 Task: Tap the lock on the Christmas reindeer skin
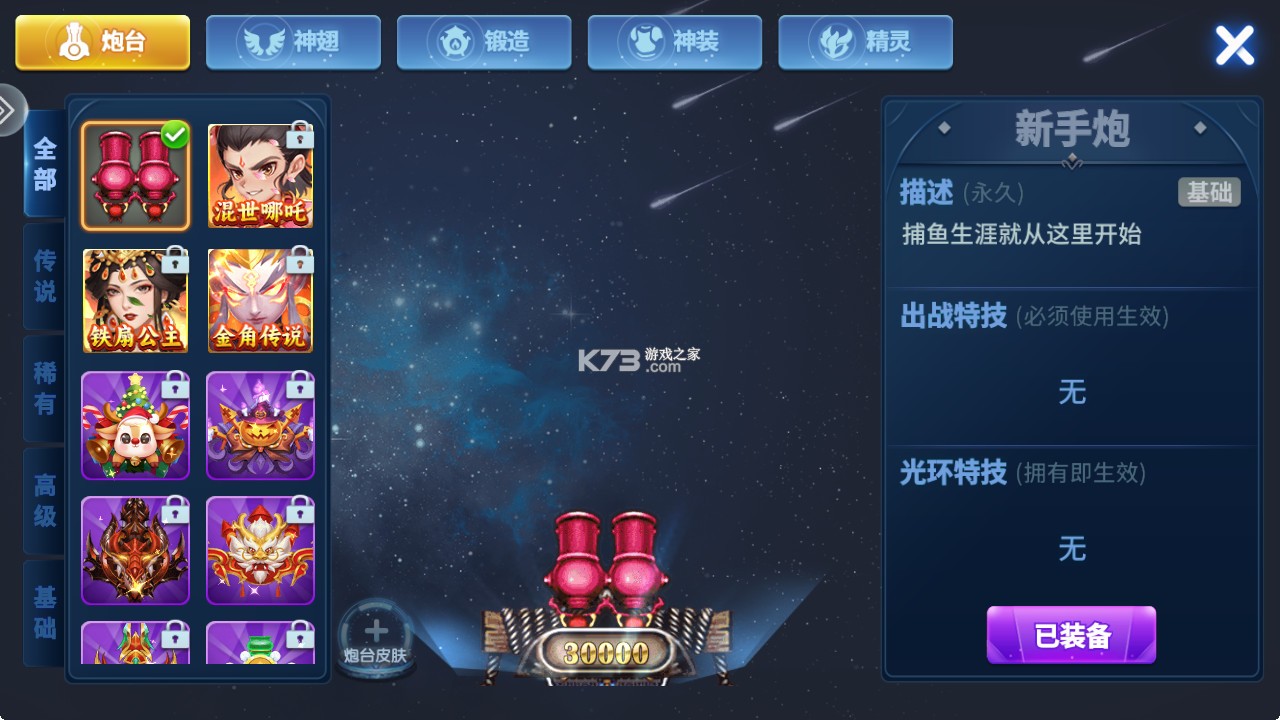click(174, 386)
